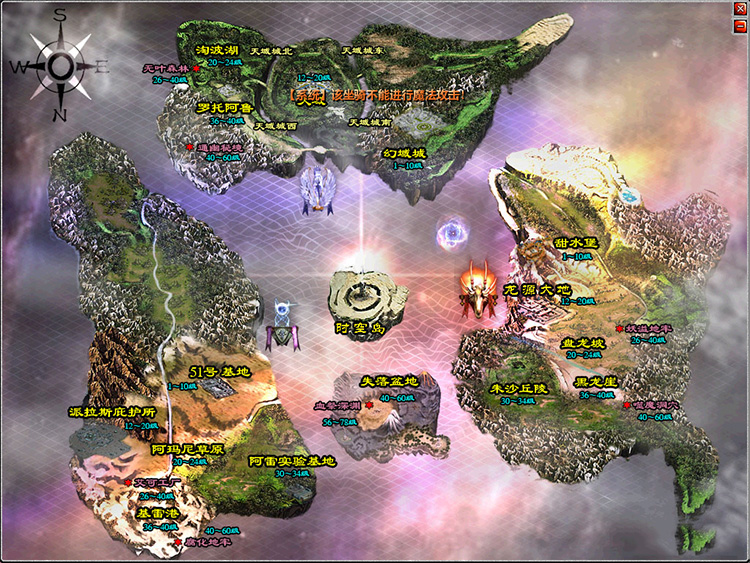
Task: Close the world map window
Action: 739,9
